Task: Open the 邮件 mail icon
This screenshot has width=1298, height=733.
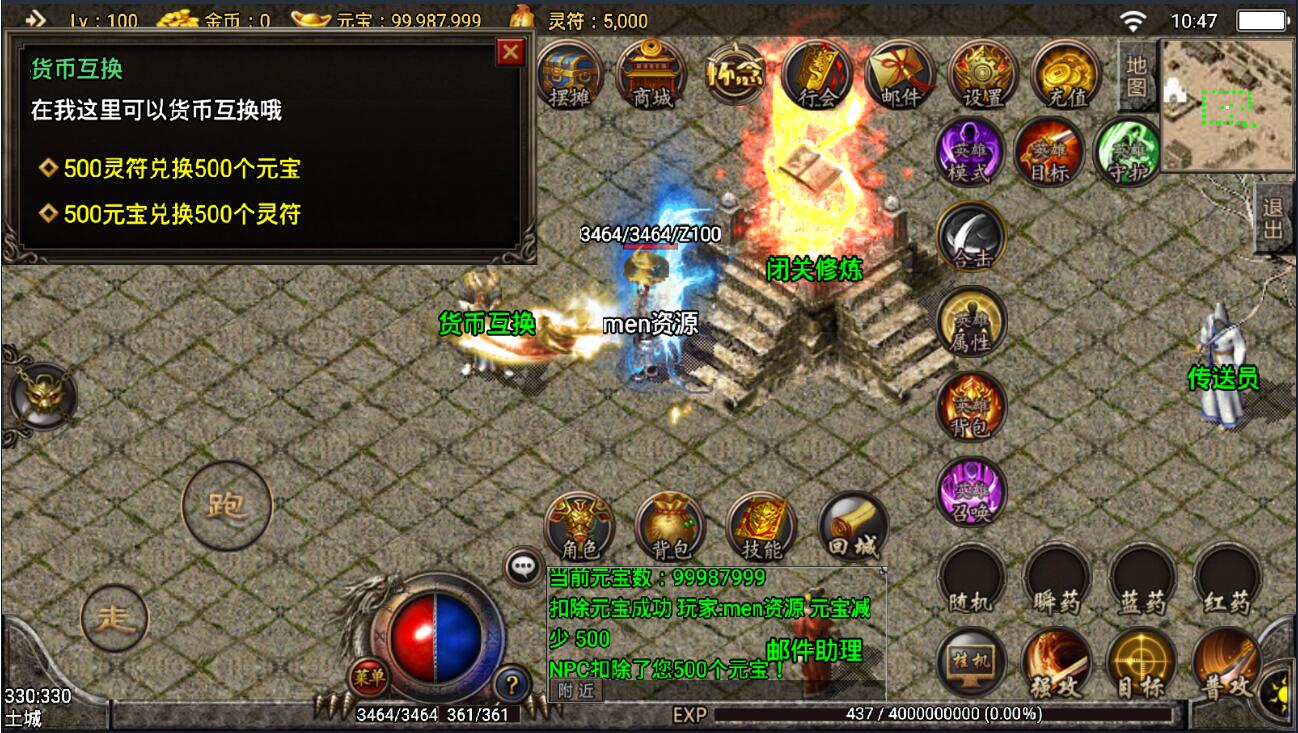Action: [899, 74]
